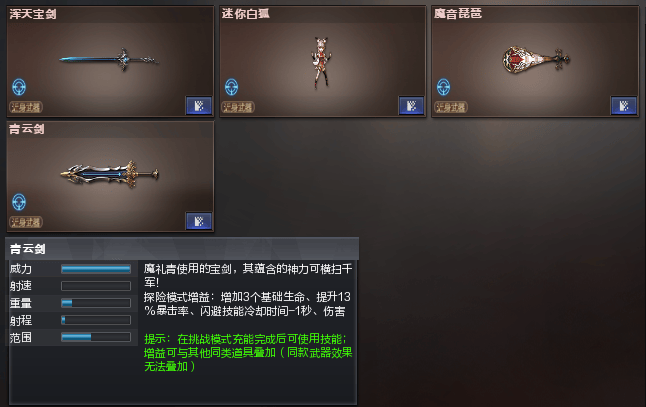Select the 迷你白狐 character card
The height and width of the screenshot is (407, 646).
(x=322, y=61)
